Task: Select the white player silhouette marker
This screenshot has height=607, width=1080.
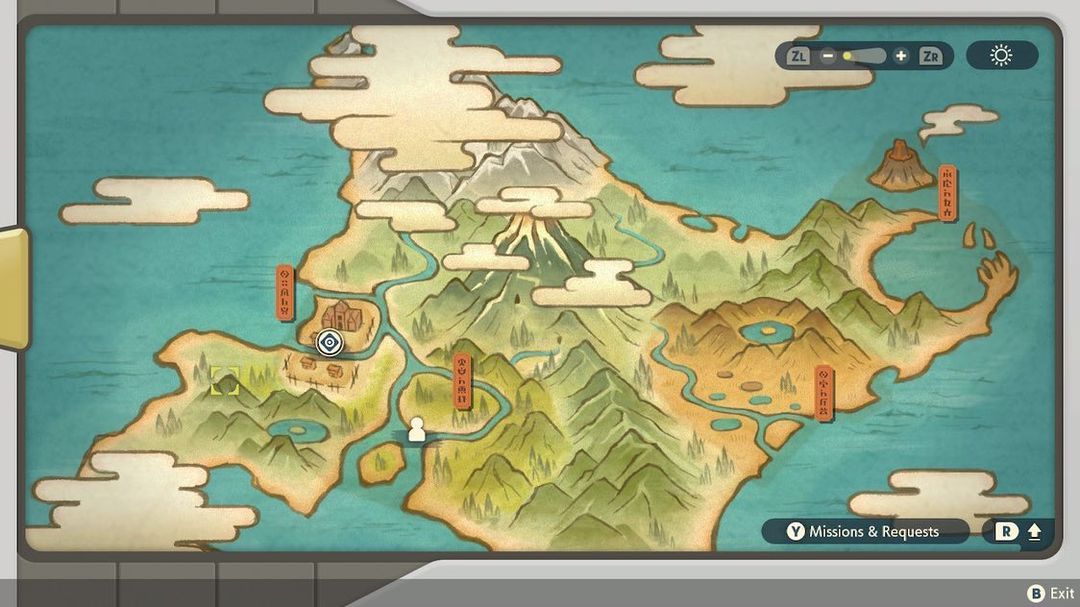Action: (417, 430)
